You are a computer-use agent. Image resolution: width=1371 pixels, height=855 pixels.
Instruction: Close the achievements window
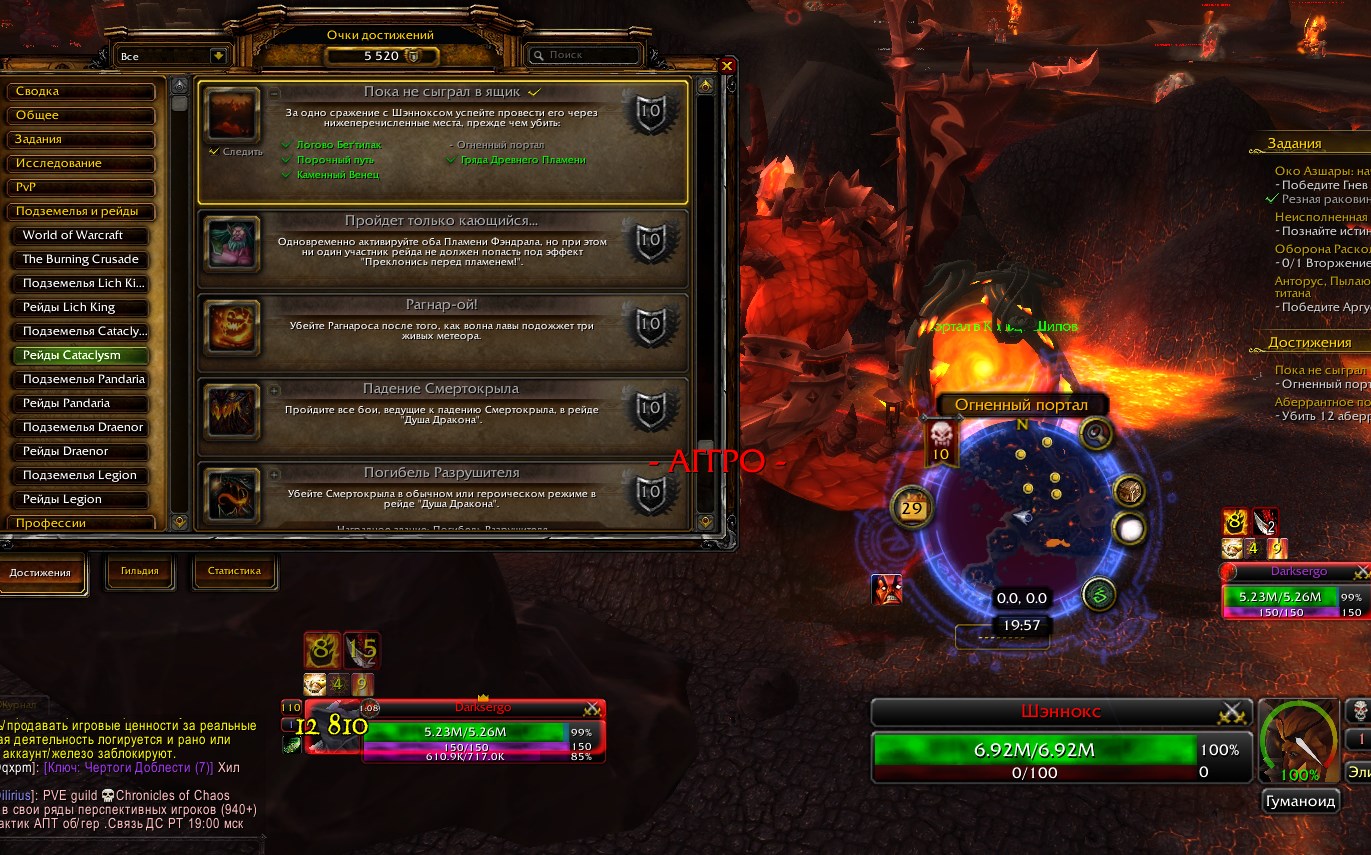(727, 66)
